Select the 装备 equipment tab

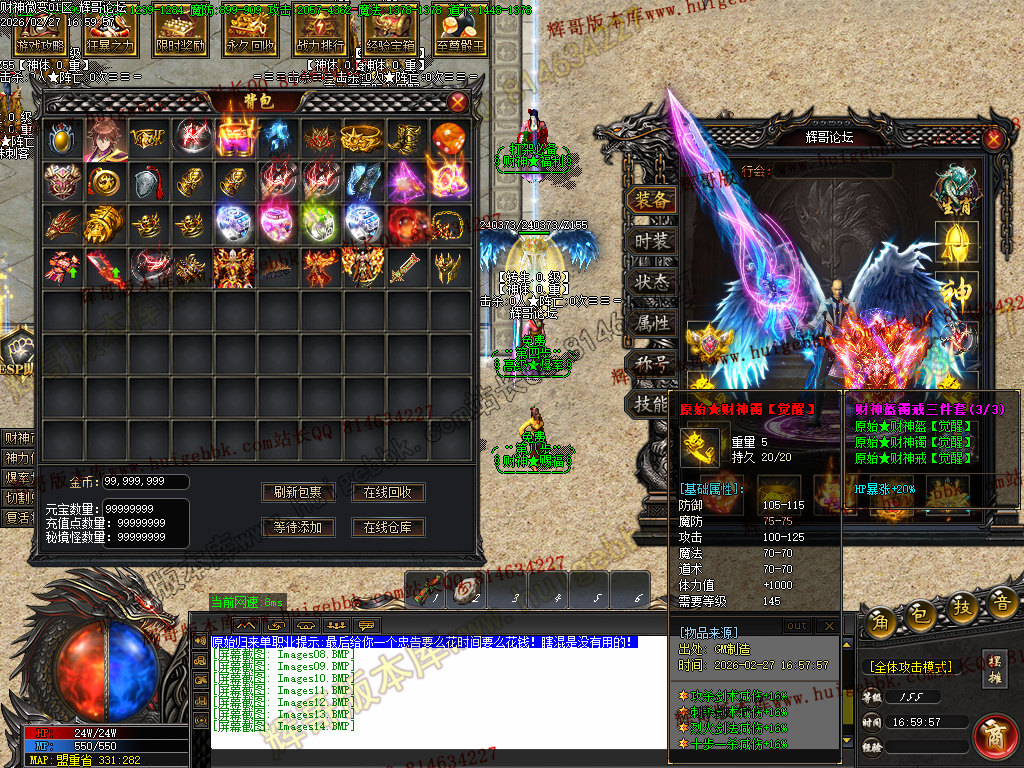(651, 200)
